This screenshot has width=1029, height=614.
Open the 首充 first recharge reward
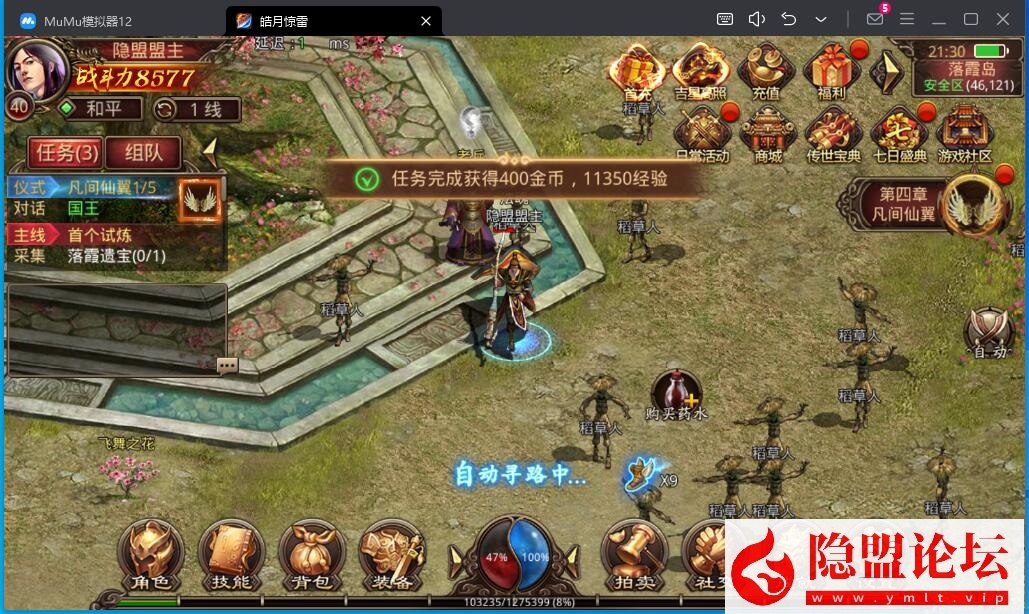point(637,71)
